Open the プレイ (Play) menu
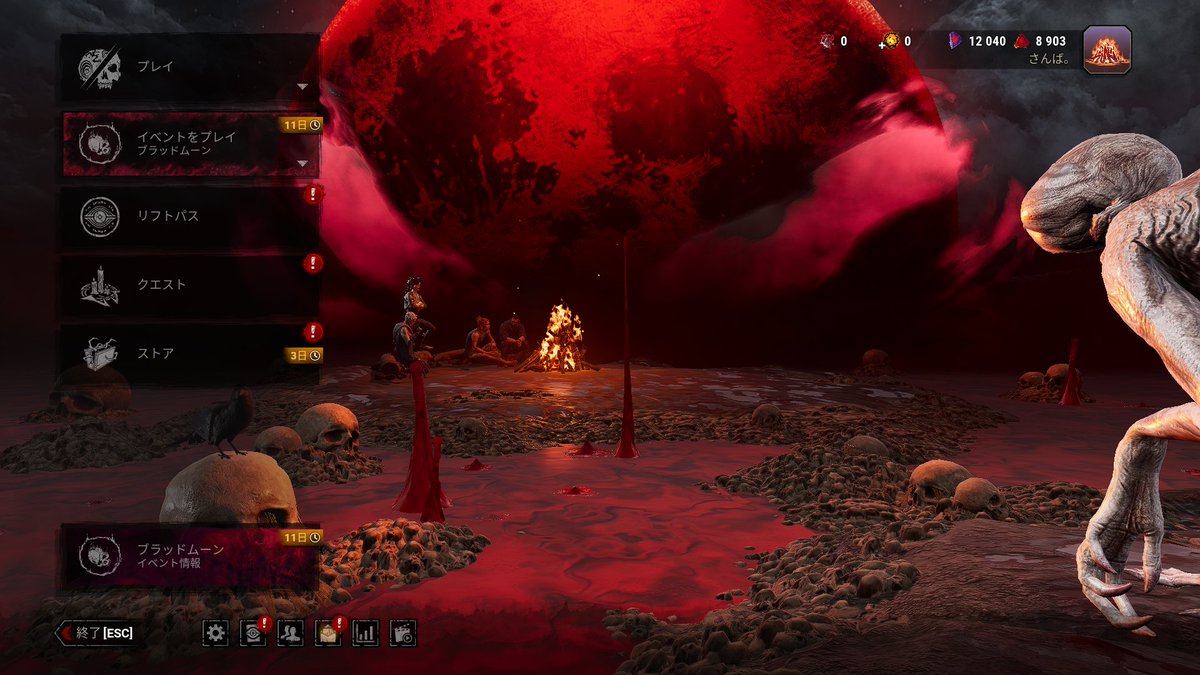 189,67
